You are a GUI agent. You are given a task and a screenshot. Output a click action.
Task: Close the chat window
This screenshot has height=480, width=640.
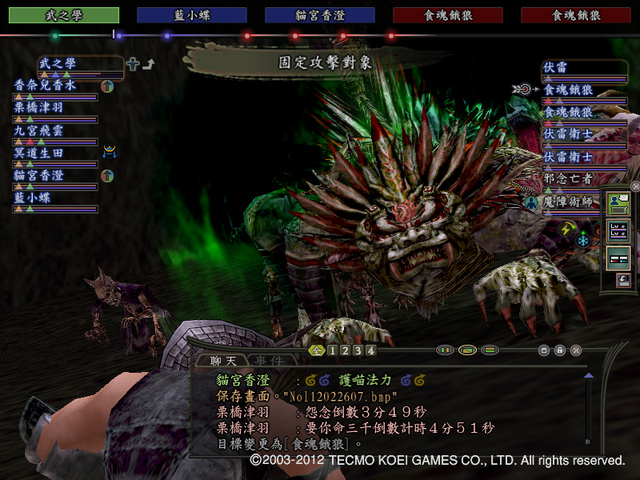[576, 351]
